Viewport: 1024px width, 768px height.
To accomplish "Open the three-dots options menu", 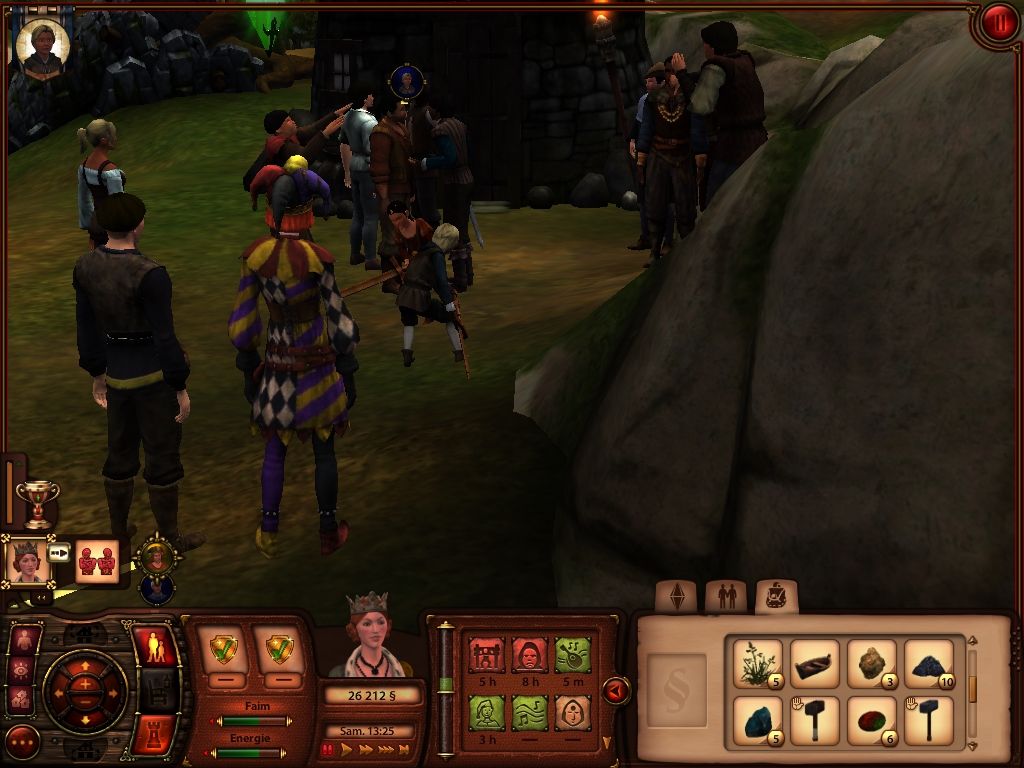I will [22, 741].
